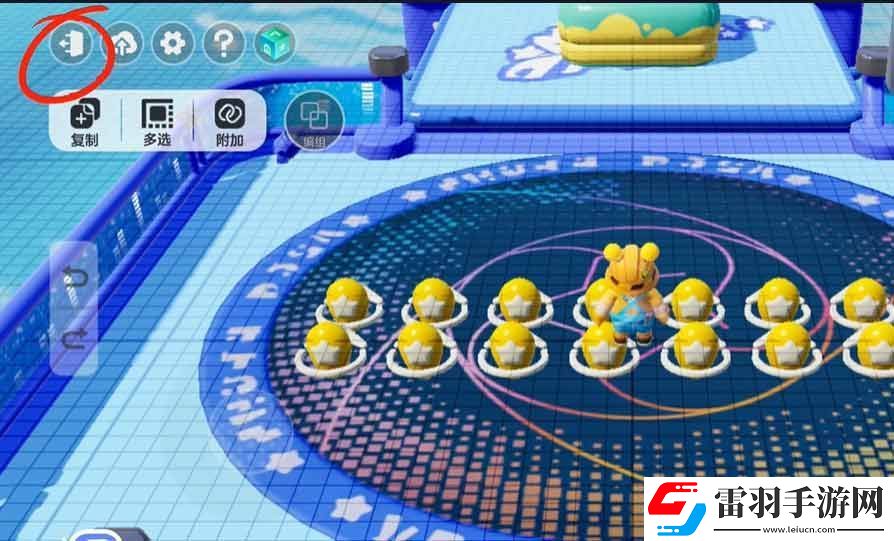Open the green cube icon

point(274,44)
